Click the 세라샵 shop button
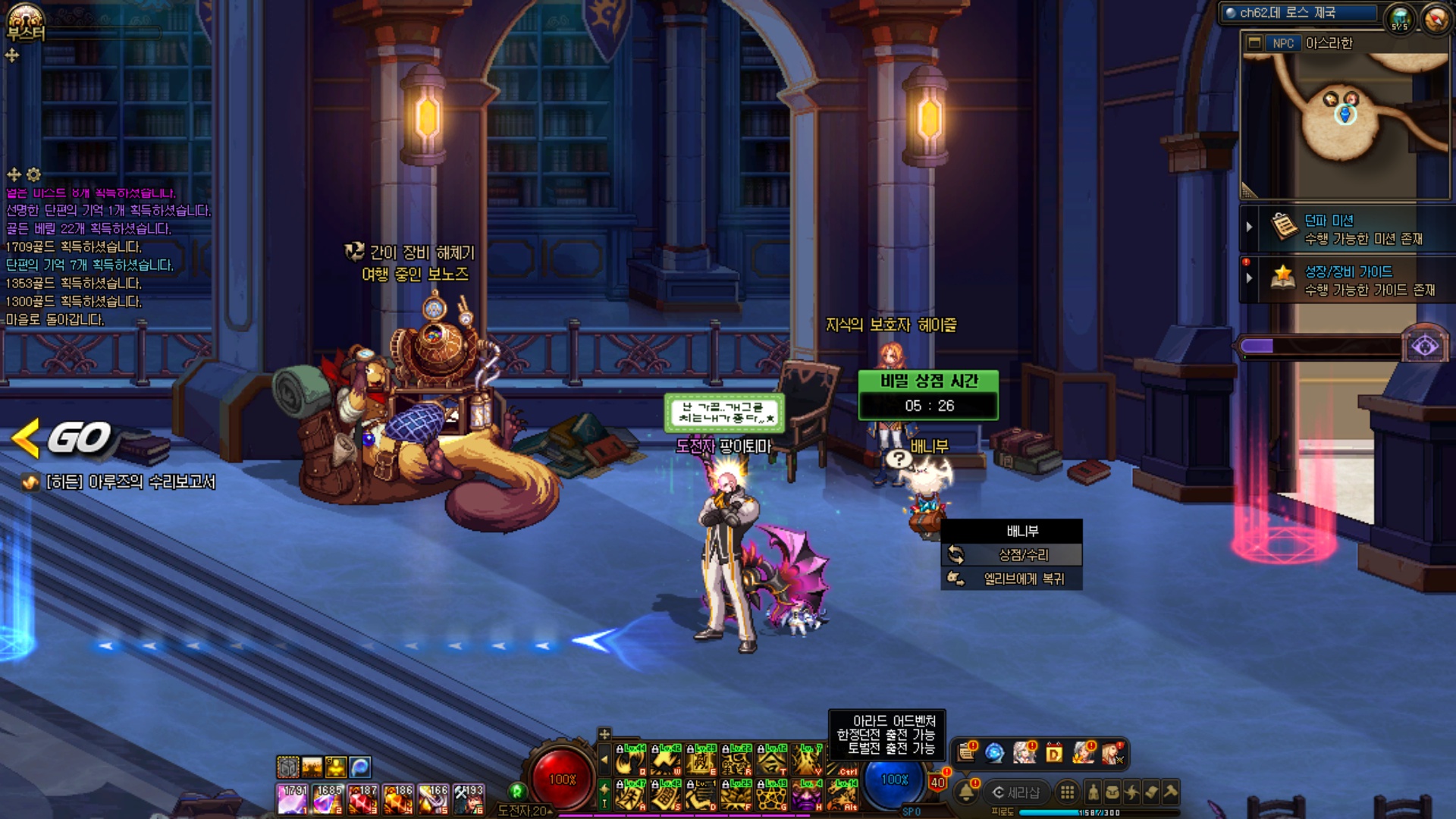This screenshot has height=819, width=1456. (x=1016, y=792)
